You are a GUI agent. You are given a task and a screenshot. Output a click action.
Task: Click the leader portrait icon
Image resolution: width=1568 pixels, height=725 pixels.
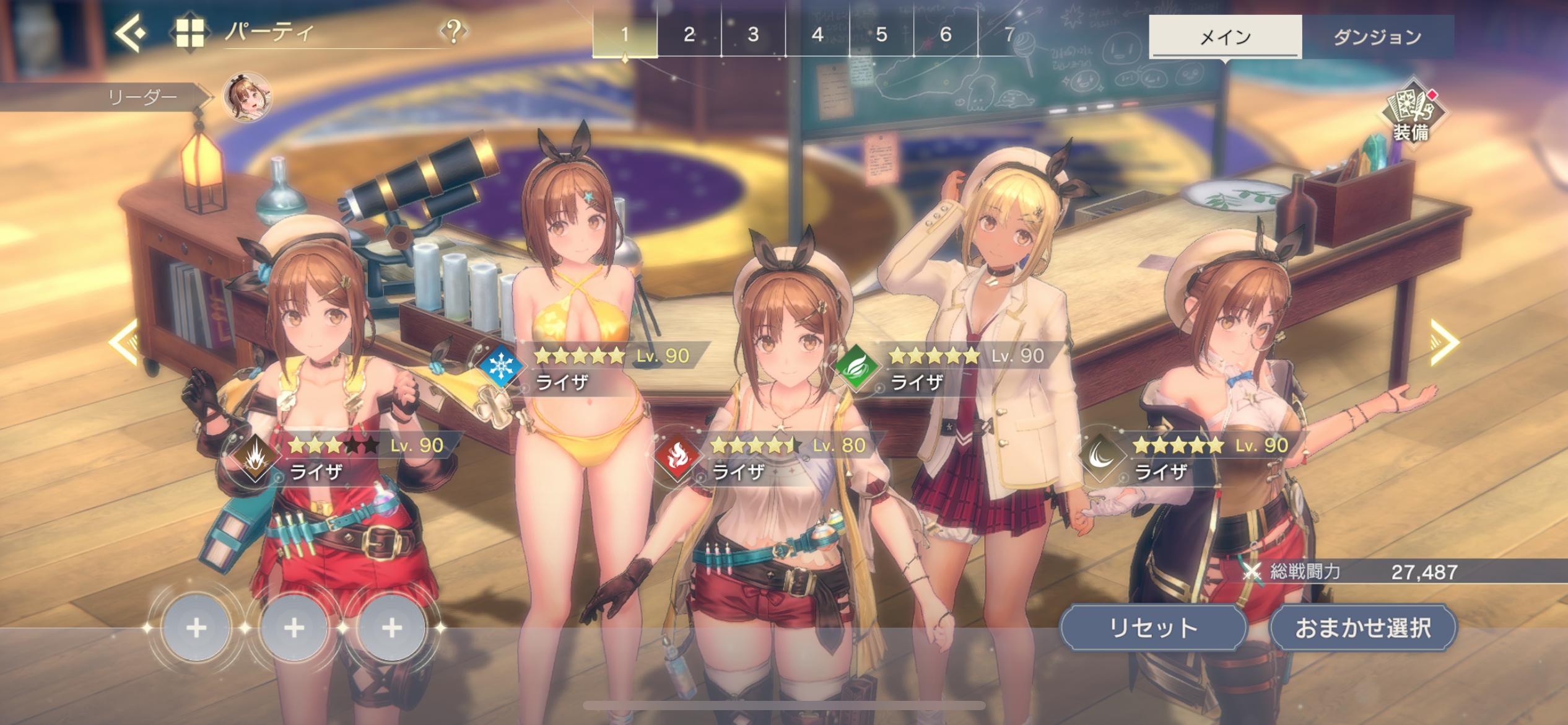(248, 97)
